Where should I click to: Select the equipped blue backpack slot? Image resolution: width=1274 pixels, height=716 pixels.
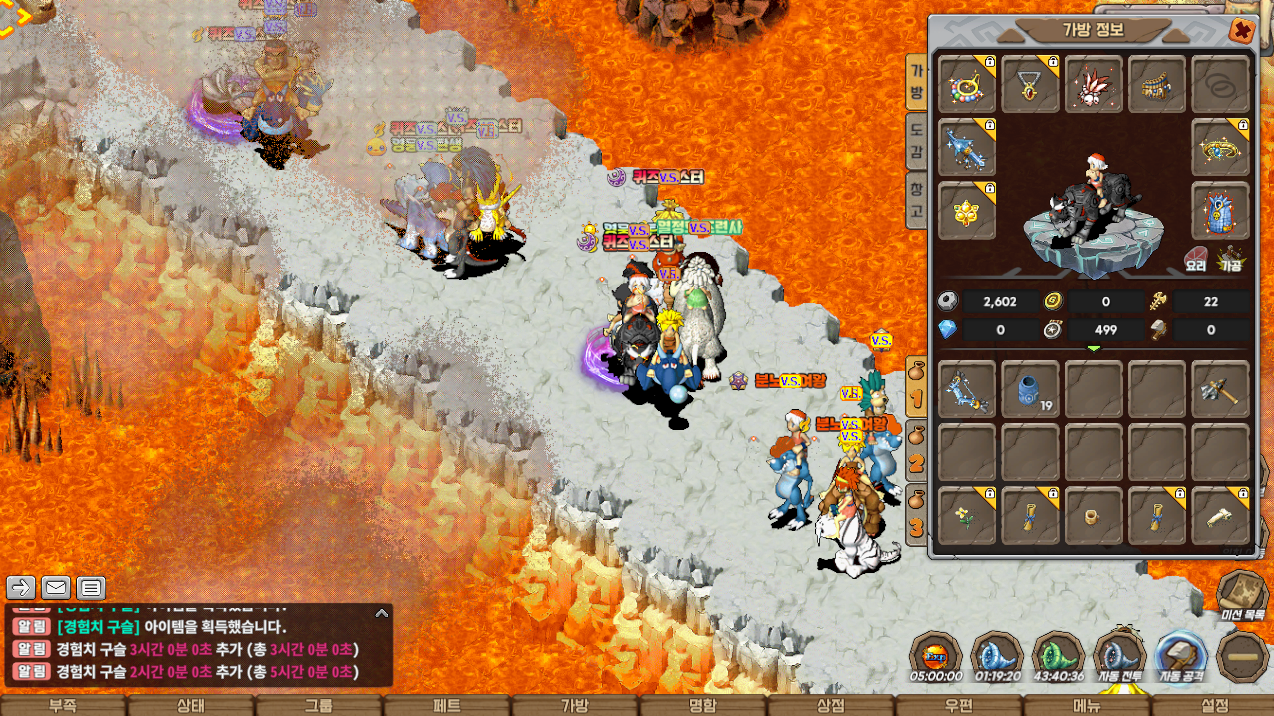[x=1220, y=211]
